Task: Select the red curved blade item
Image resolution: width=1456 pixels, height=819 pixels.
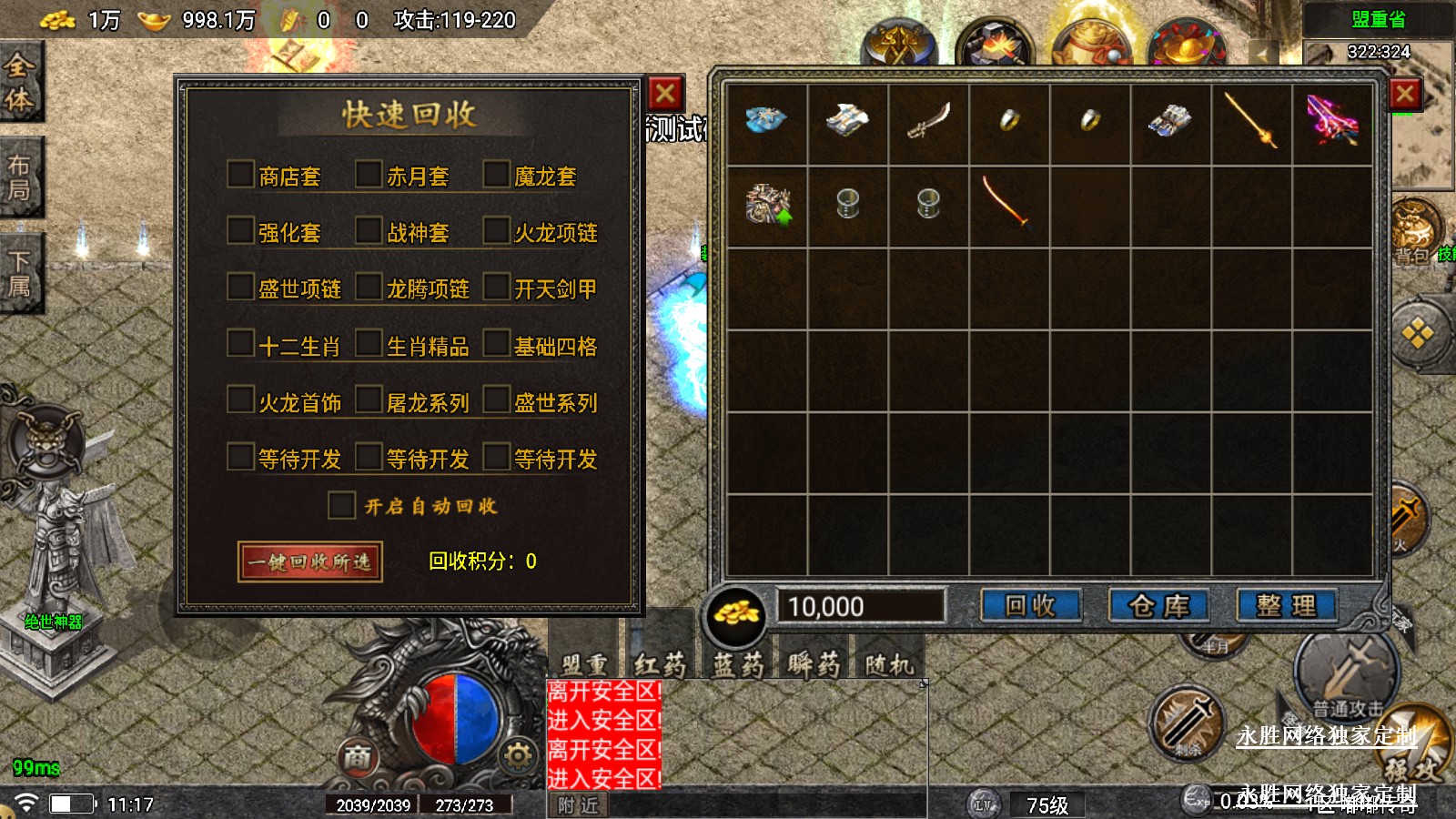Action: click(1006, 202)
